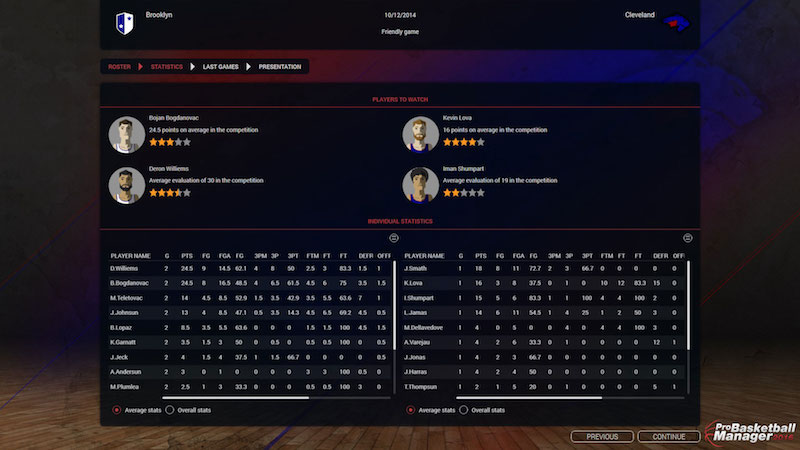Sort Brooklyn table by PTS column header

187,255
